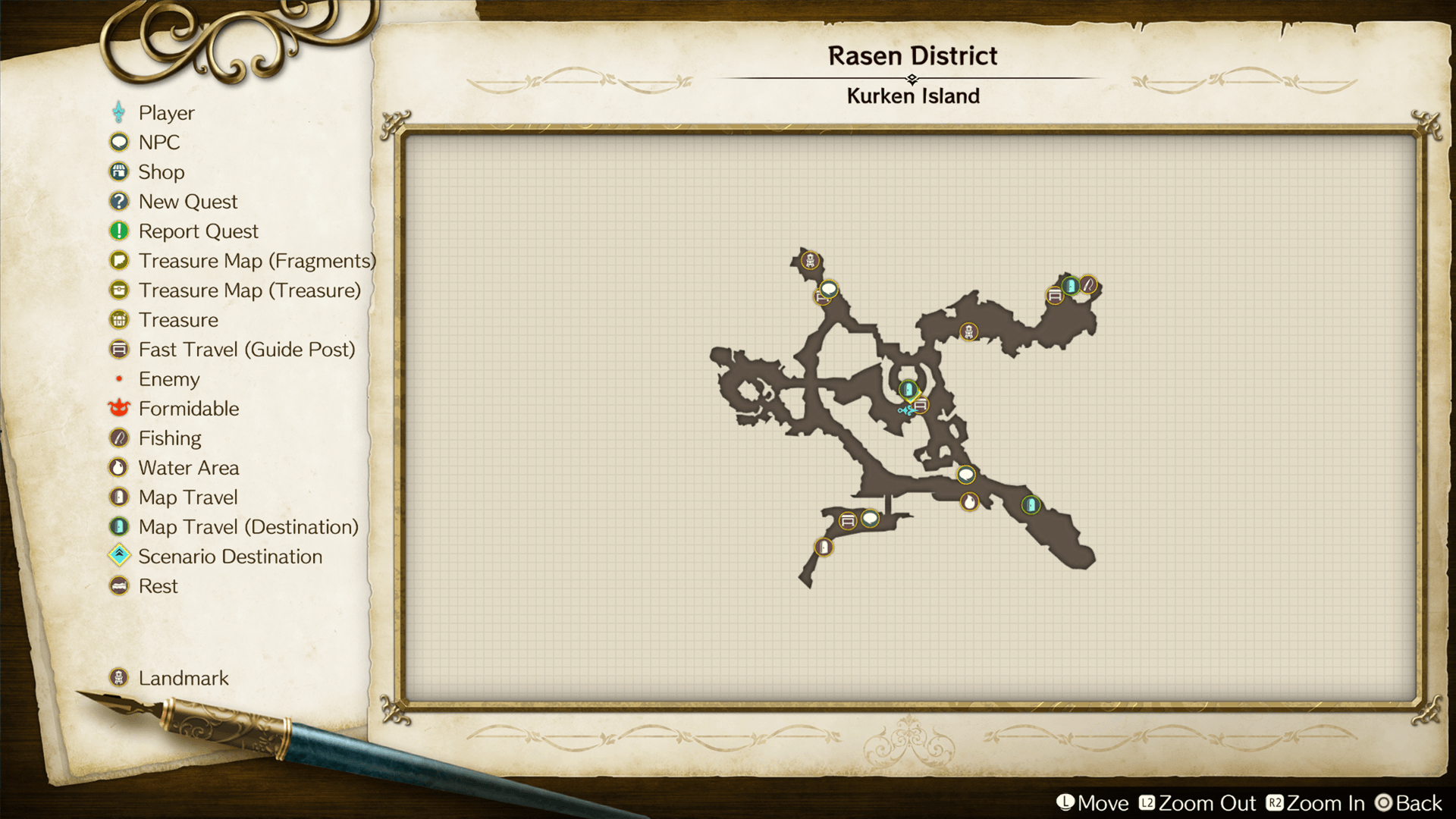The height and width of the screenshot is (819, 1456).
Task: Select the Map Travel destination next to fishing icon
Action: pyautogui.click(x=1070, y=286)
